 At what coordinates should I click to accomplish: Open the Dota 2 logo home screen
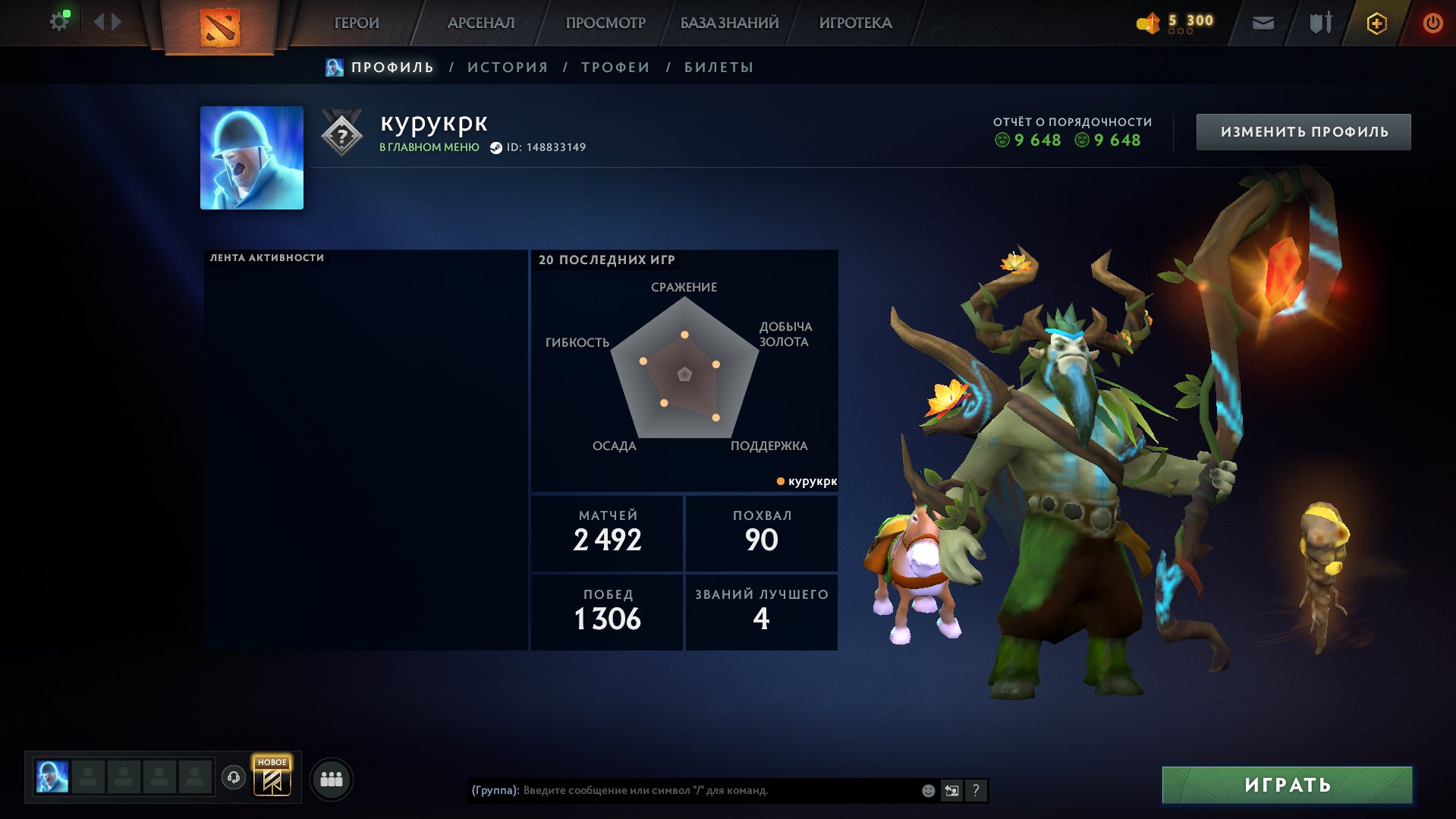tap(221, 23)
